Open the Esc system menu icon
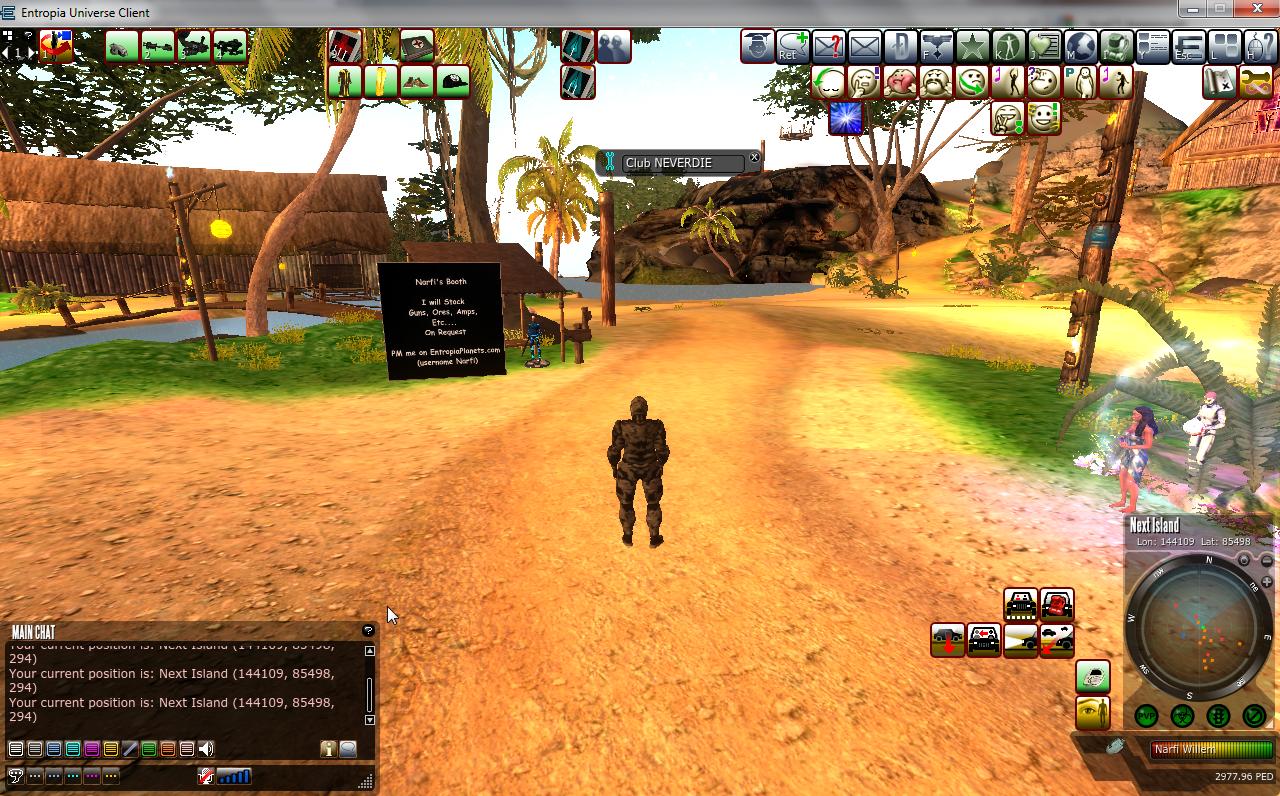 click(x=1188, y=46)
